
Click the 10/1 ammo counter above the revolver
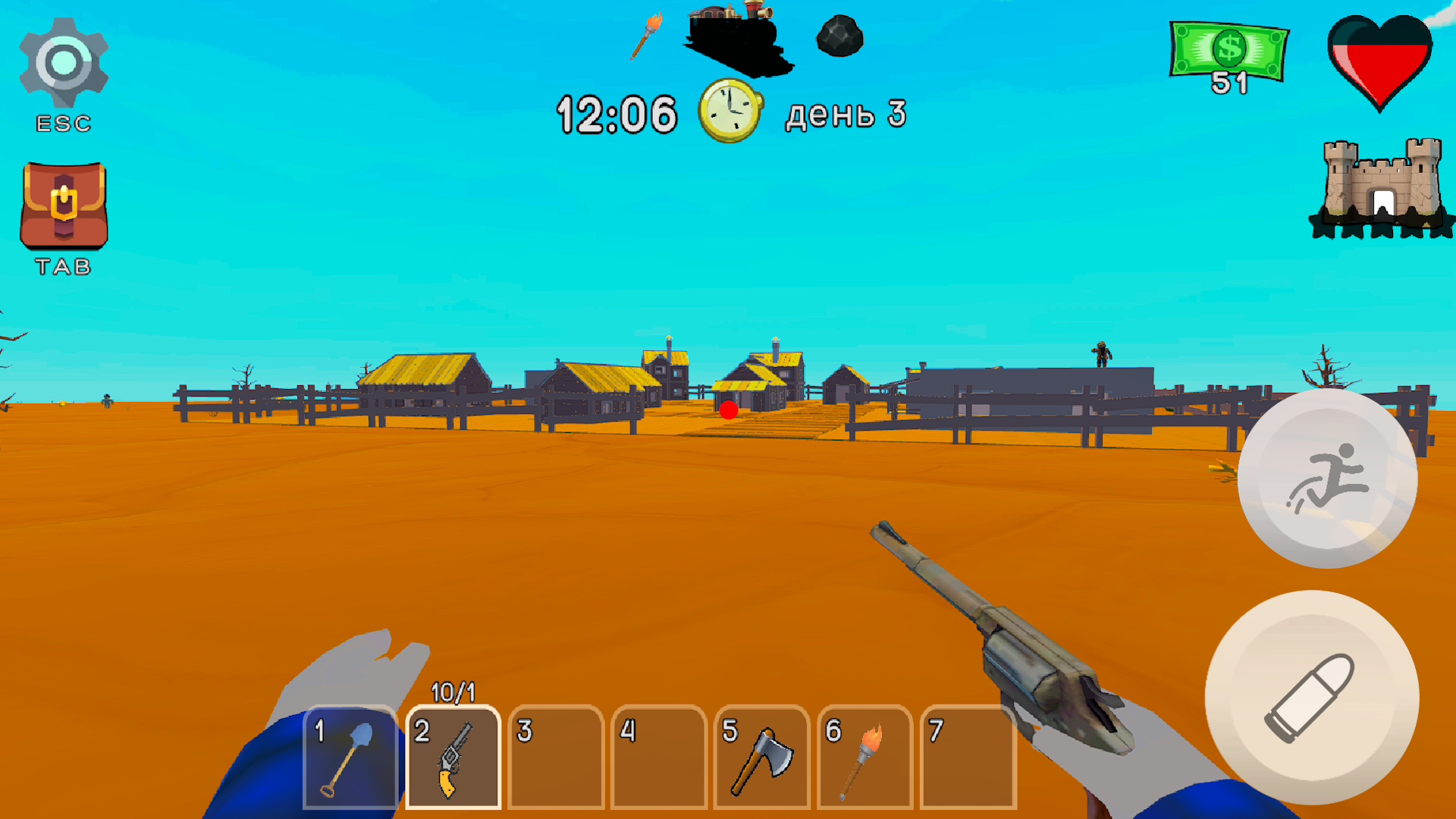click(453, 692)
